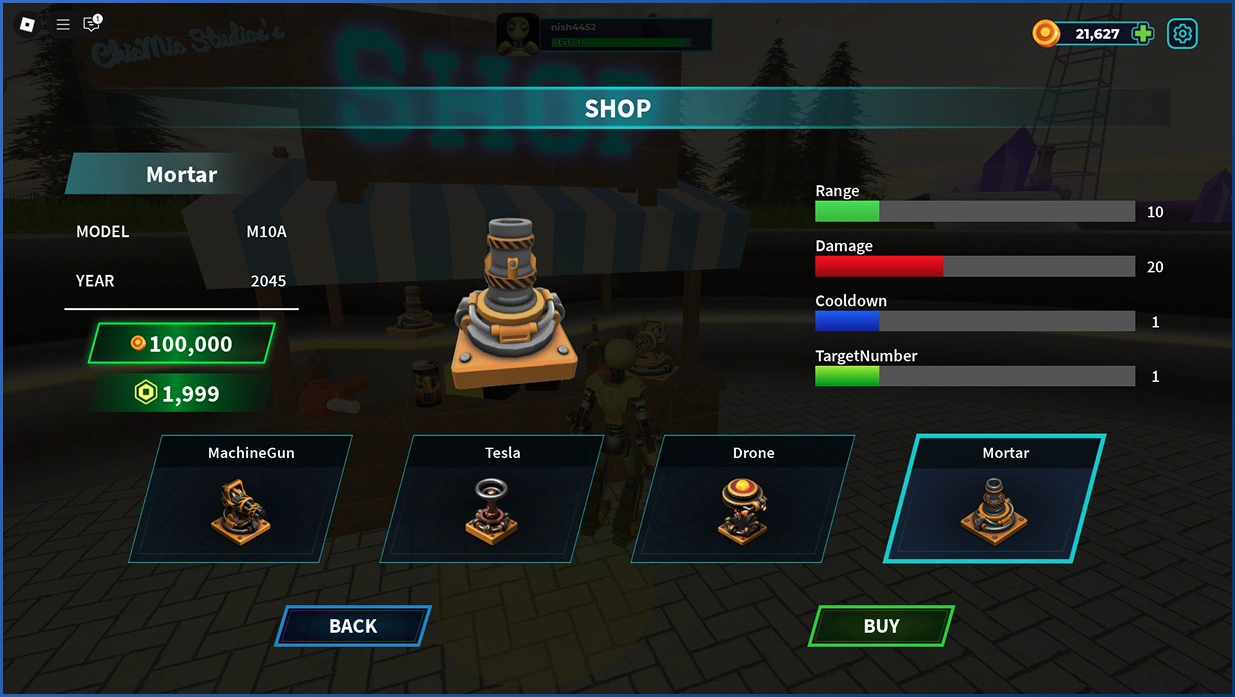
Task: Pick the Drone tower card
Action: 744,499
